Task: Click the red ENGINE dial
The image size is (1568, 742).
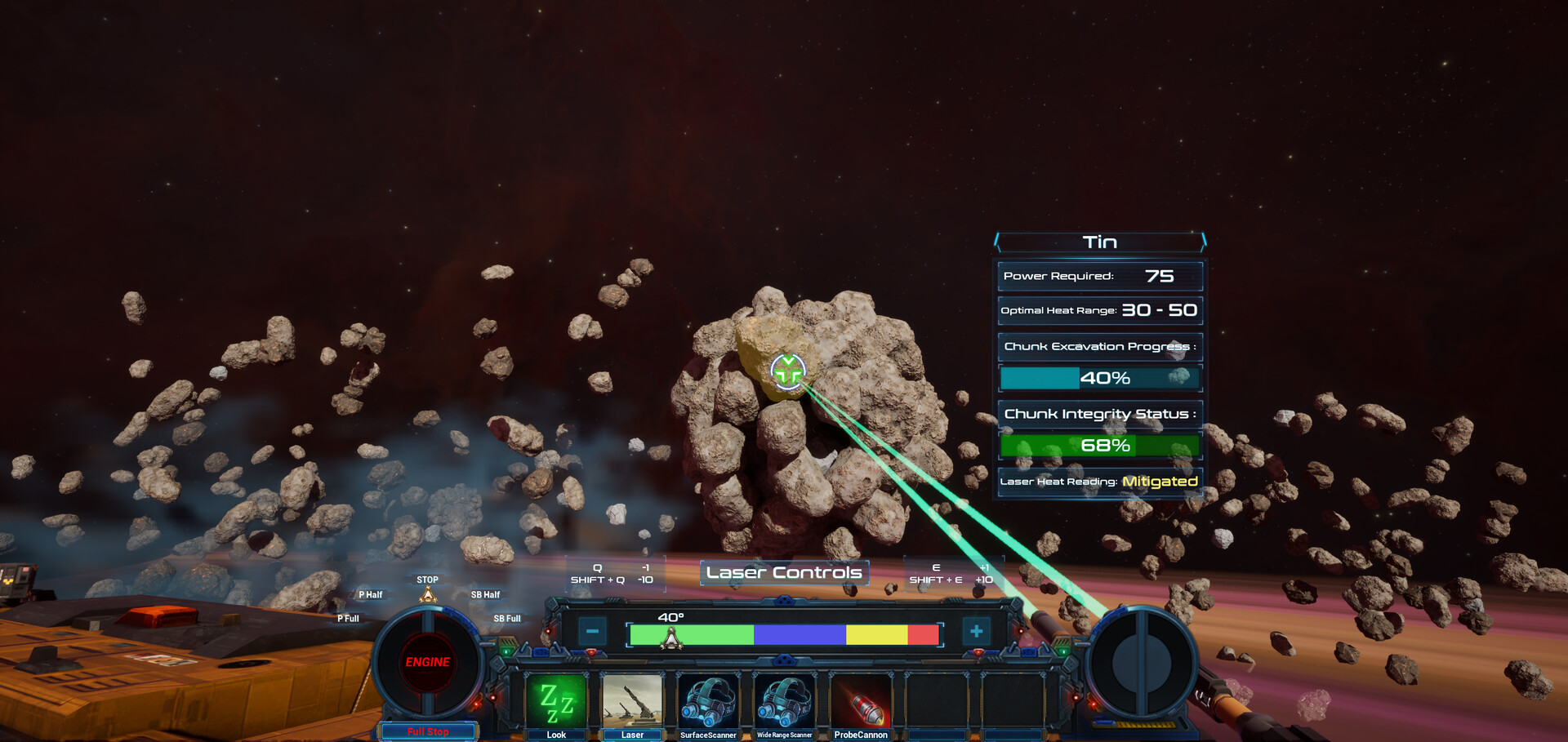Action: pos(427,662)
